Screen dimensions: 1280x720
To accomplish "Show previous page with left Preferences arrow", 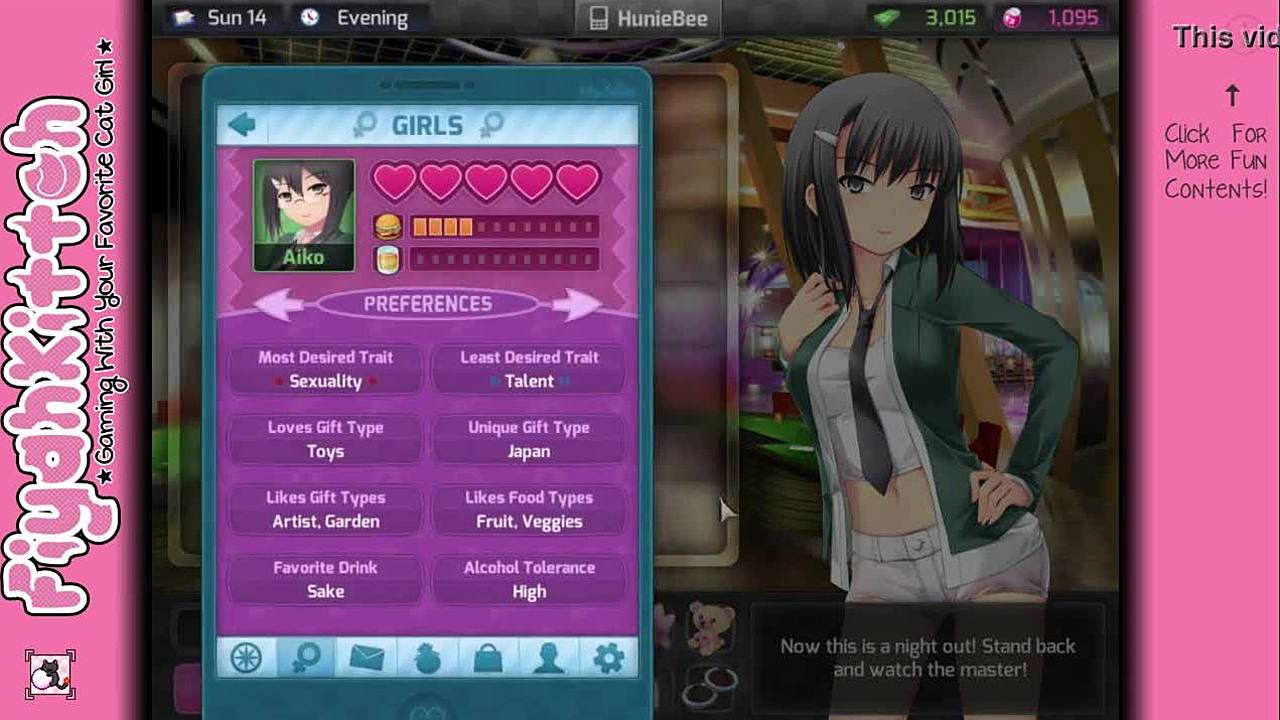I will point(279,304).
